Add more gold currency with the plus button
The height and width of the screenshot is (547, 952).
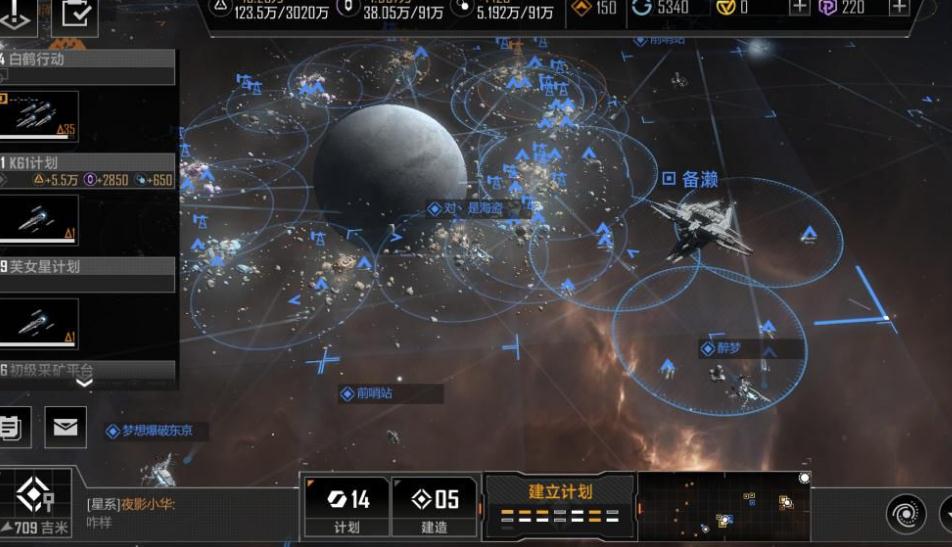[x=799, y=8]
